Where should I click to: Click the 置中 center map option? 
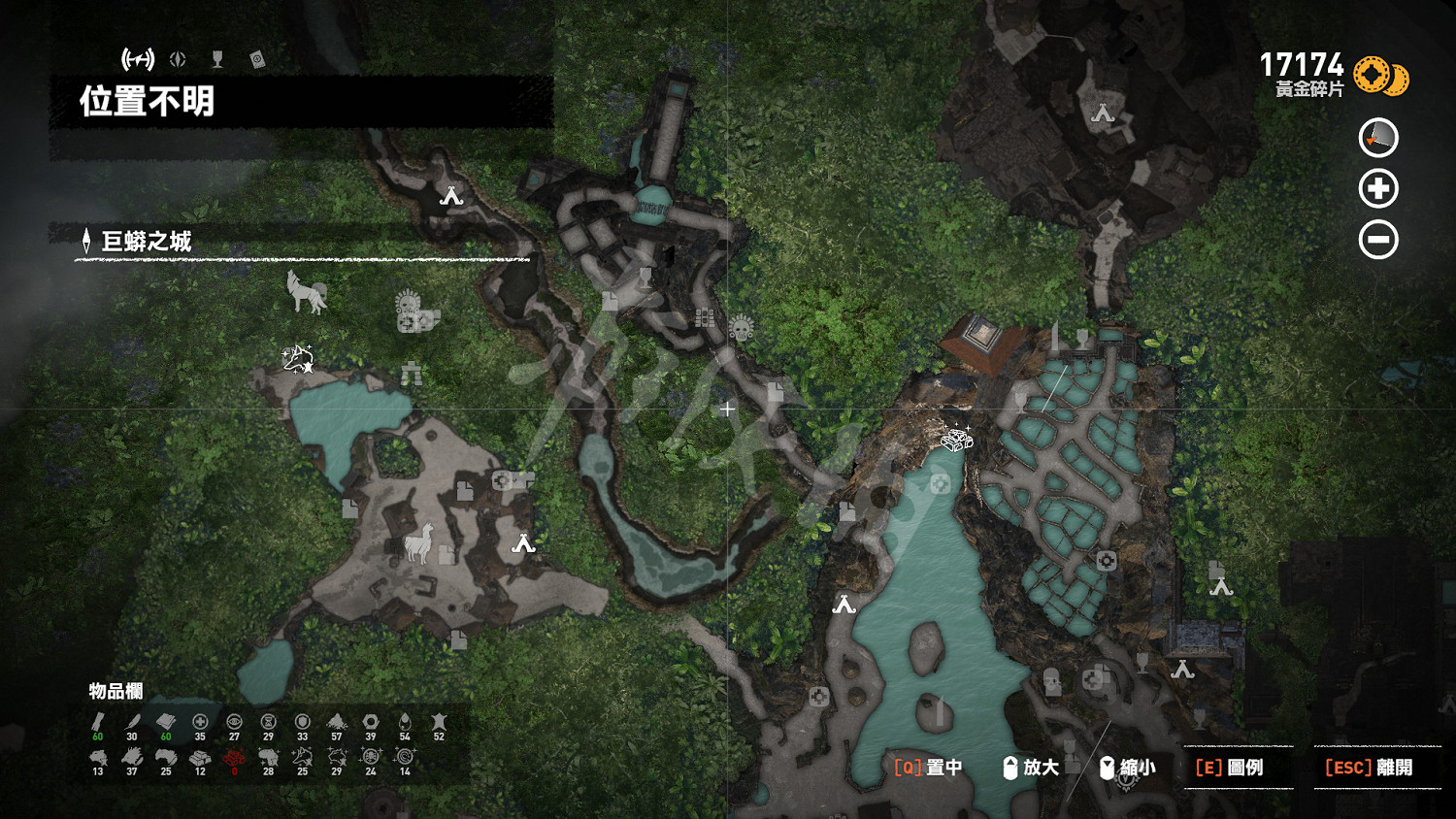click(929, 768)
